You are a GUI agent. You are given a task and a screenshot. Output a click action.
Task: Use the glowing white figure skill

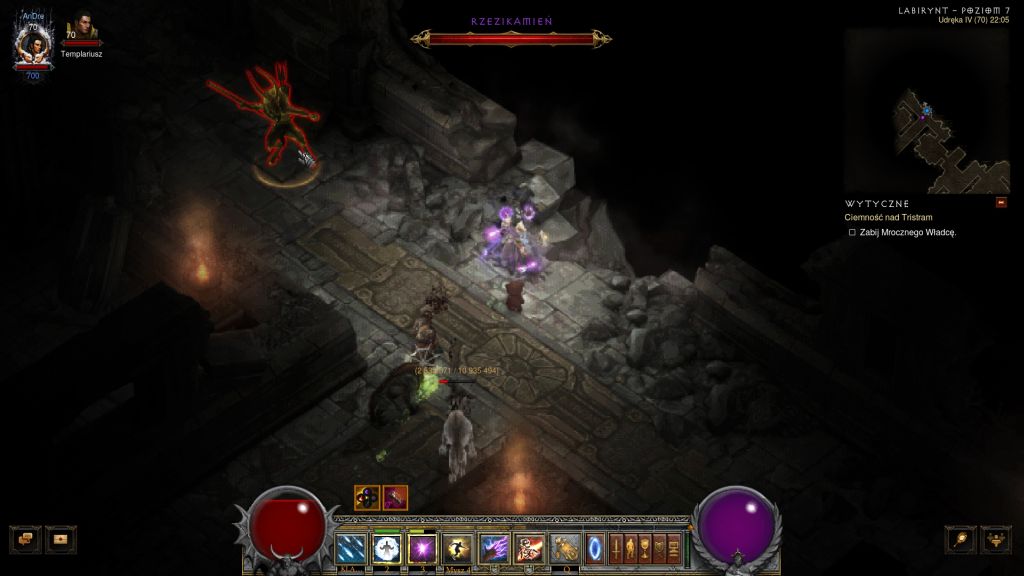coord(387,548)
